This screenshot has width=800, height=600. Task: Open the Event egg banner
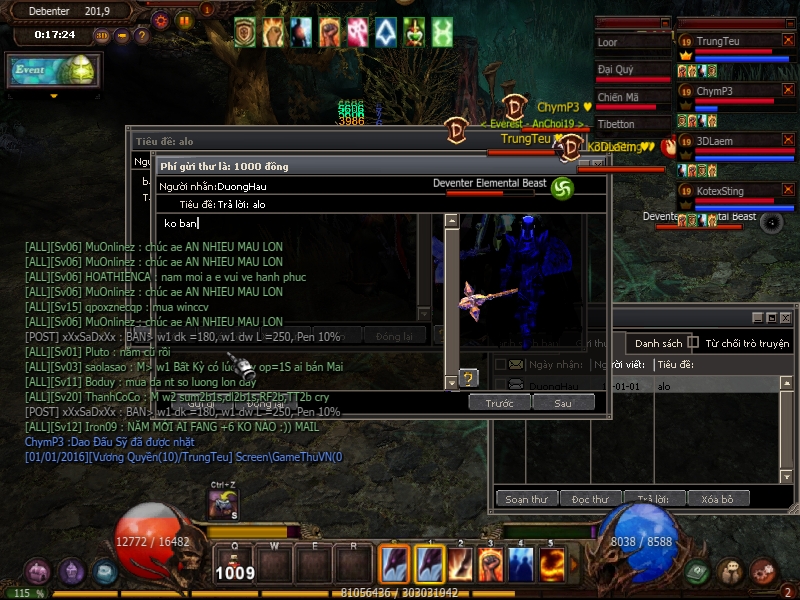pos(53,72)
